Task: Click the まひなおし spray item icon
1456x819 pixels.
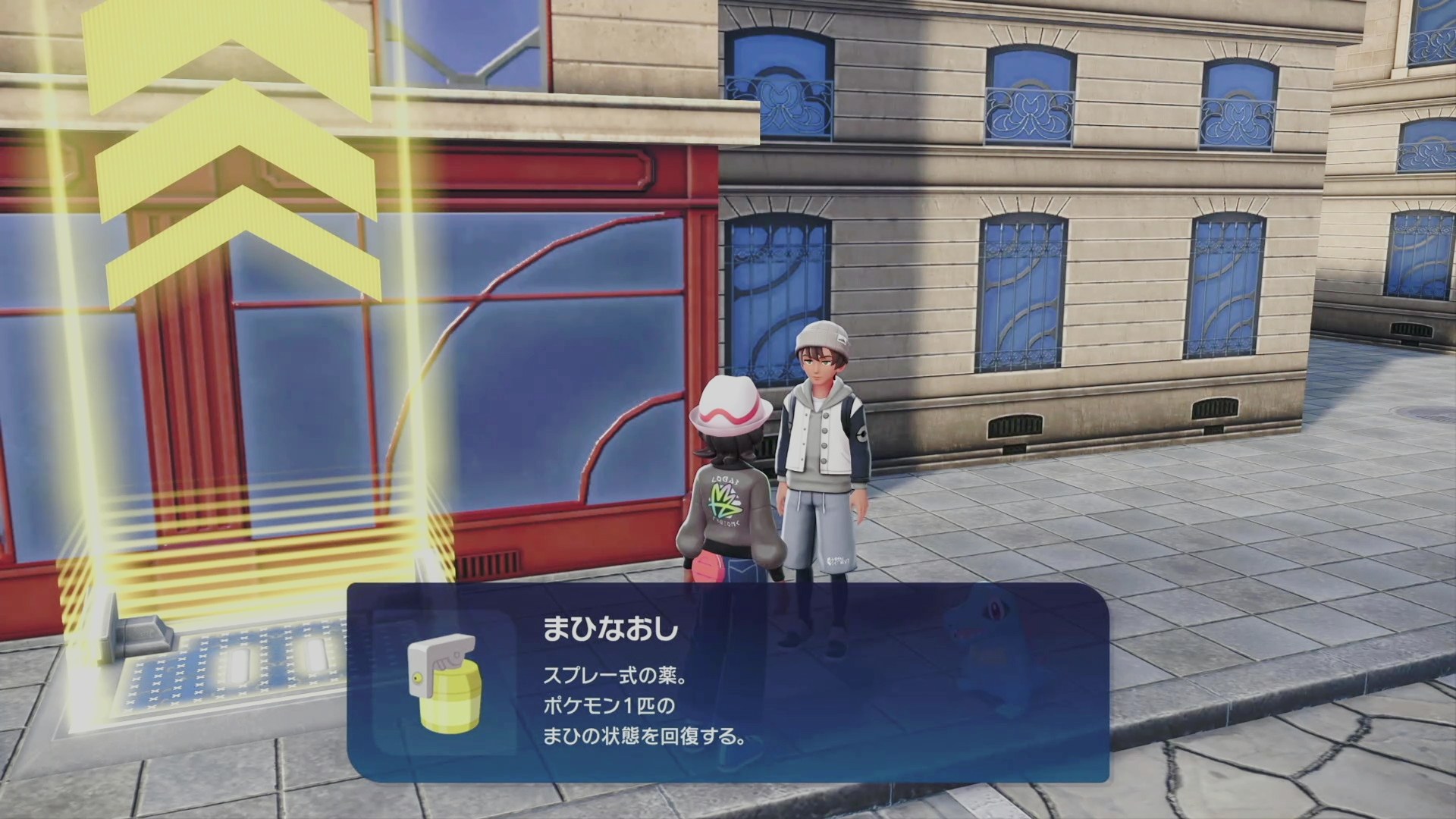Action: coord(444,683)
